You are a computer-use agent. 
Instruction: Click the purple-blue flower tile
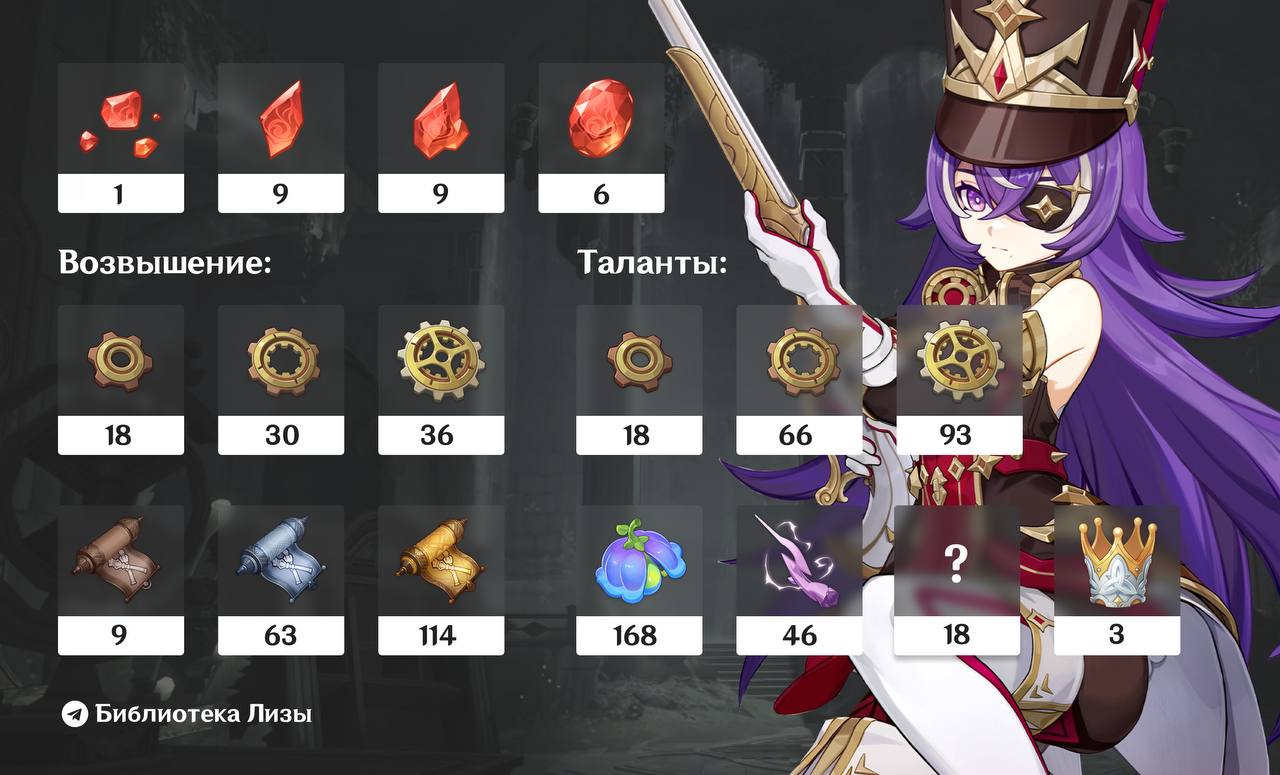(639, 578)
